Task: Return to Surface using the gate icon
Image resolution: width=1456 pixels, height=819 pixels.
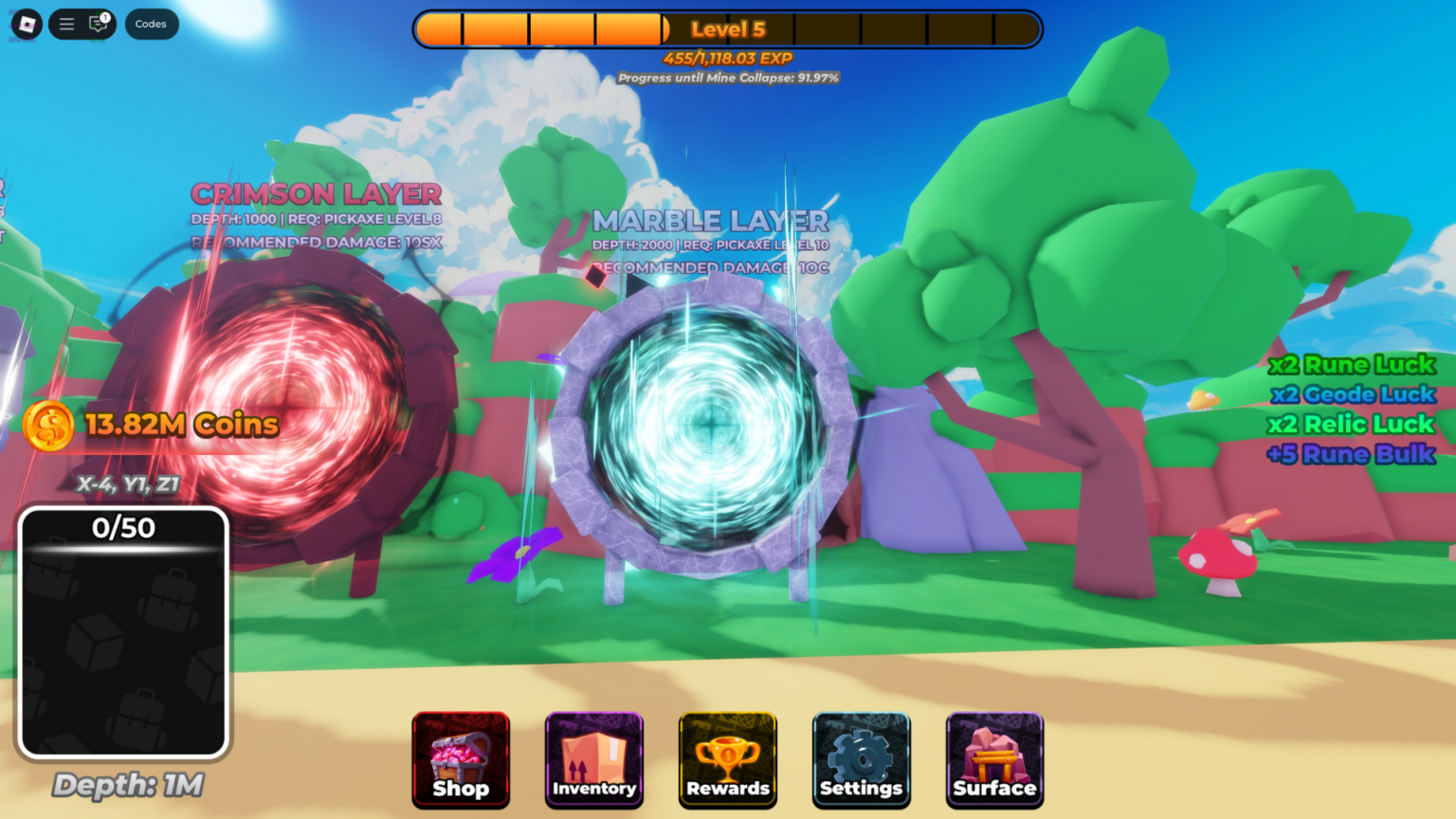Action: pos(994,760)
